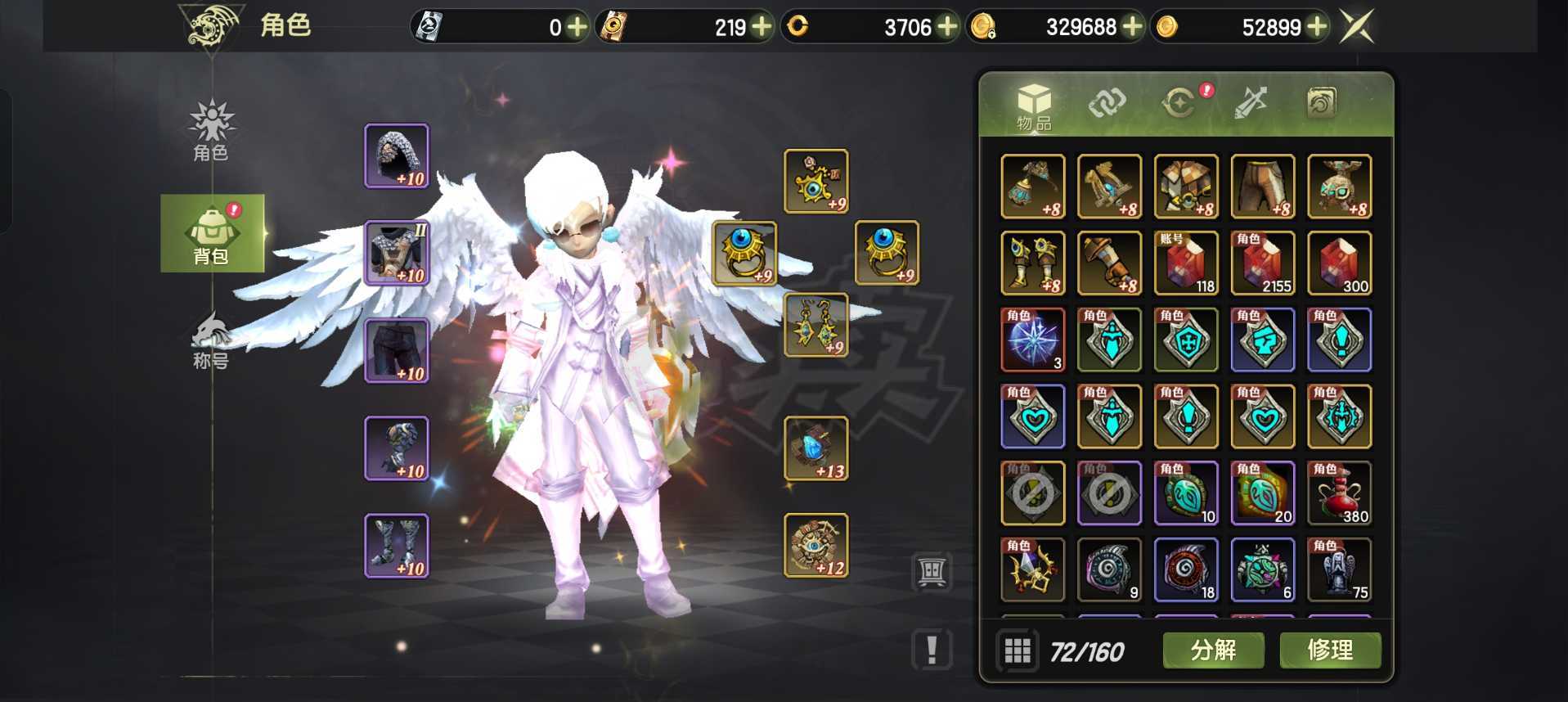The image size is (1568, 702).
Task: Select the equipped +10 helmet slot
Action: [396, 157]
